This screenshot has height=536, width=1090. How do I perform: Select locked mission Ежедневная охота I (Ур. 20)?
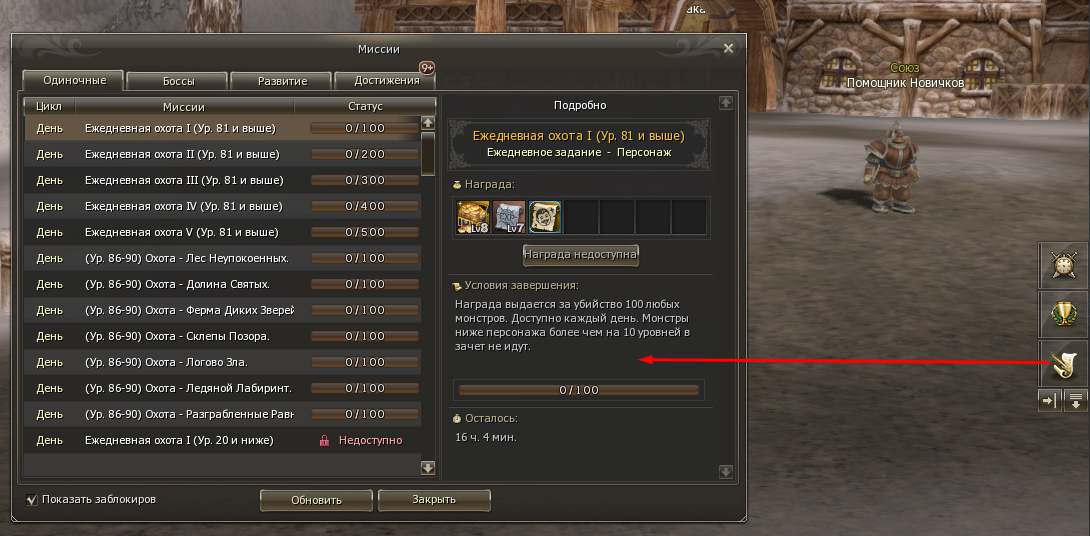(x=178, y=440)
